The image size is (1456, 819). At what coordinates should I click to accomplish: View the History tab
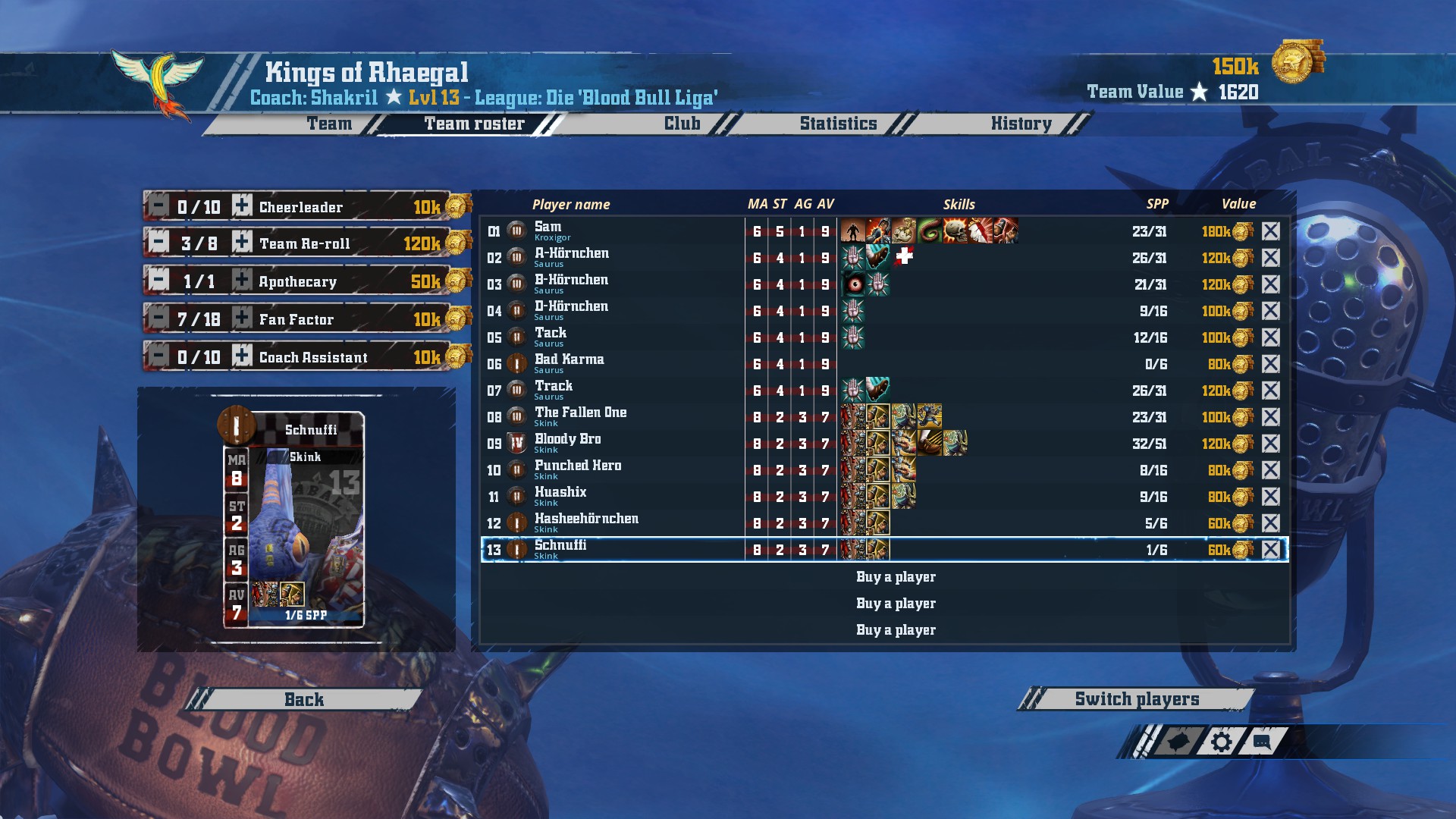coord(1021,124)
